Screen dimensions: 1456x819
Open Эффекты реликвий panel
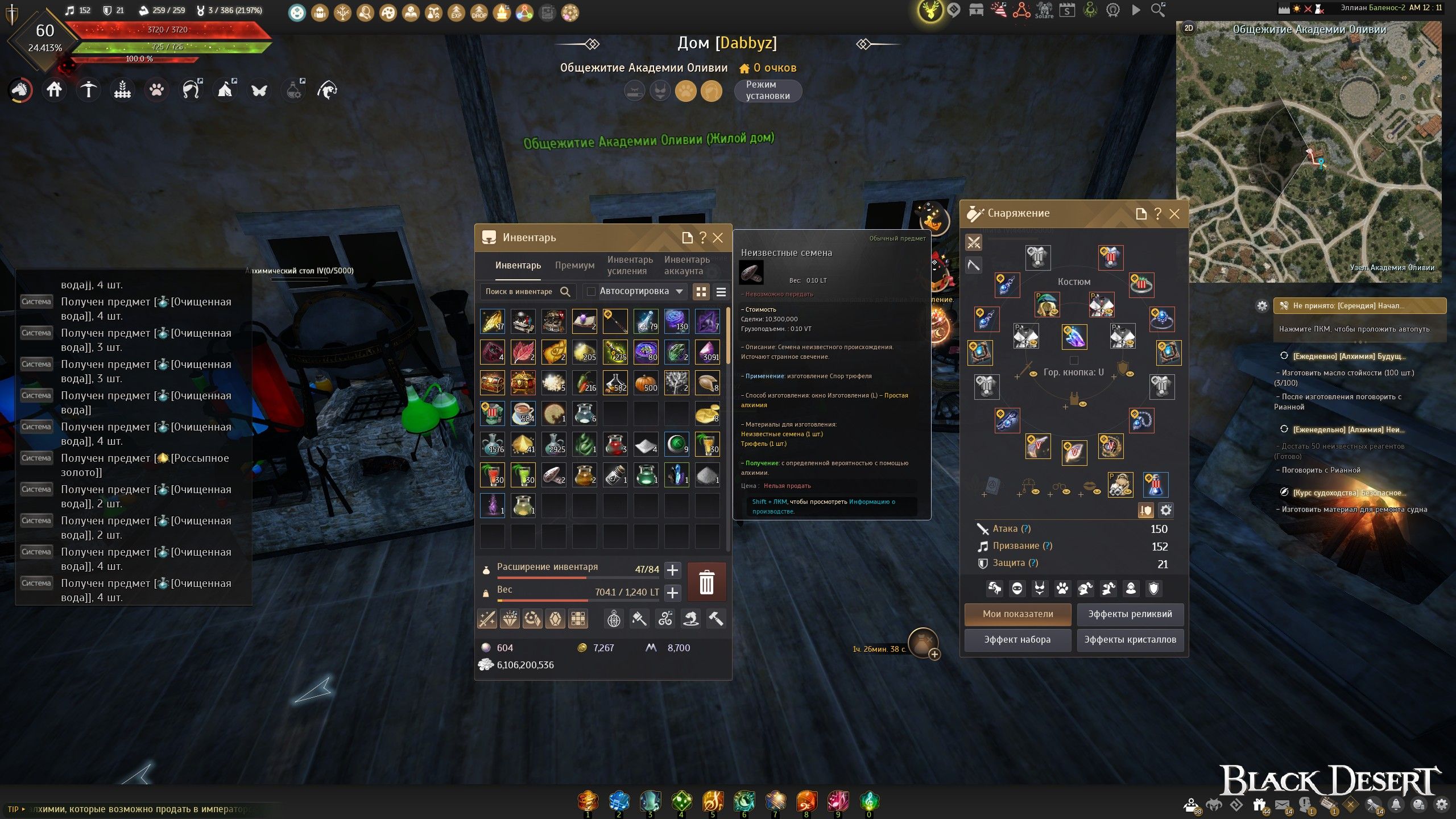click(x=1130, y=614)
